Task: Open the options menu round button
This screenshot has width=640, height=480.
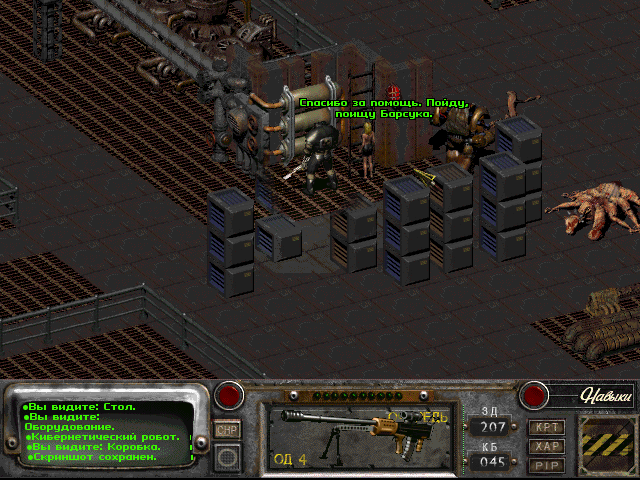Action: [228, 458]
